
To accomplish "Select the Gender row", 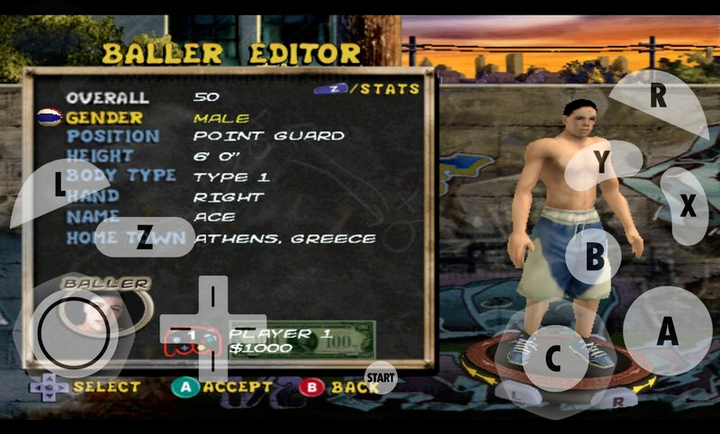I will (105, 118).
